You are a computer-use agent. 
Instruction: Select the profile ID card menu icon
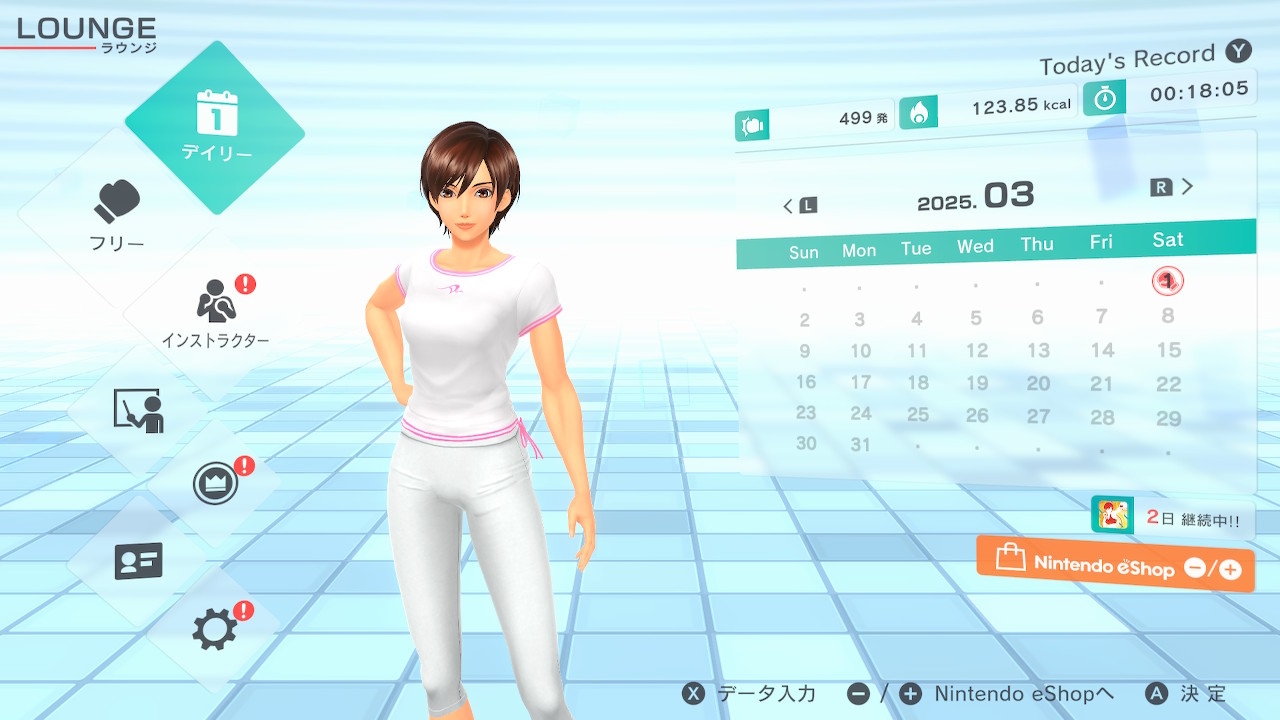click(x=138, y=561)
